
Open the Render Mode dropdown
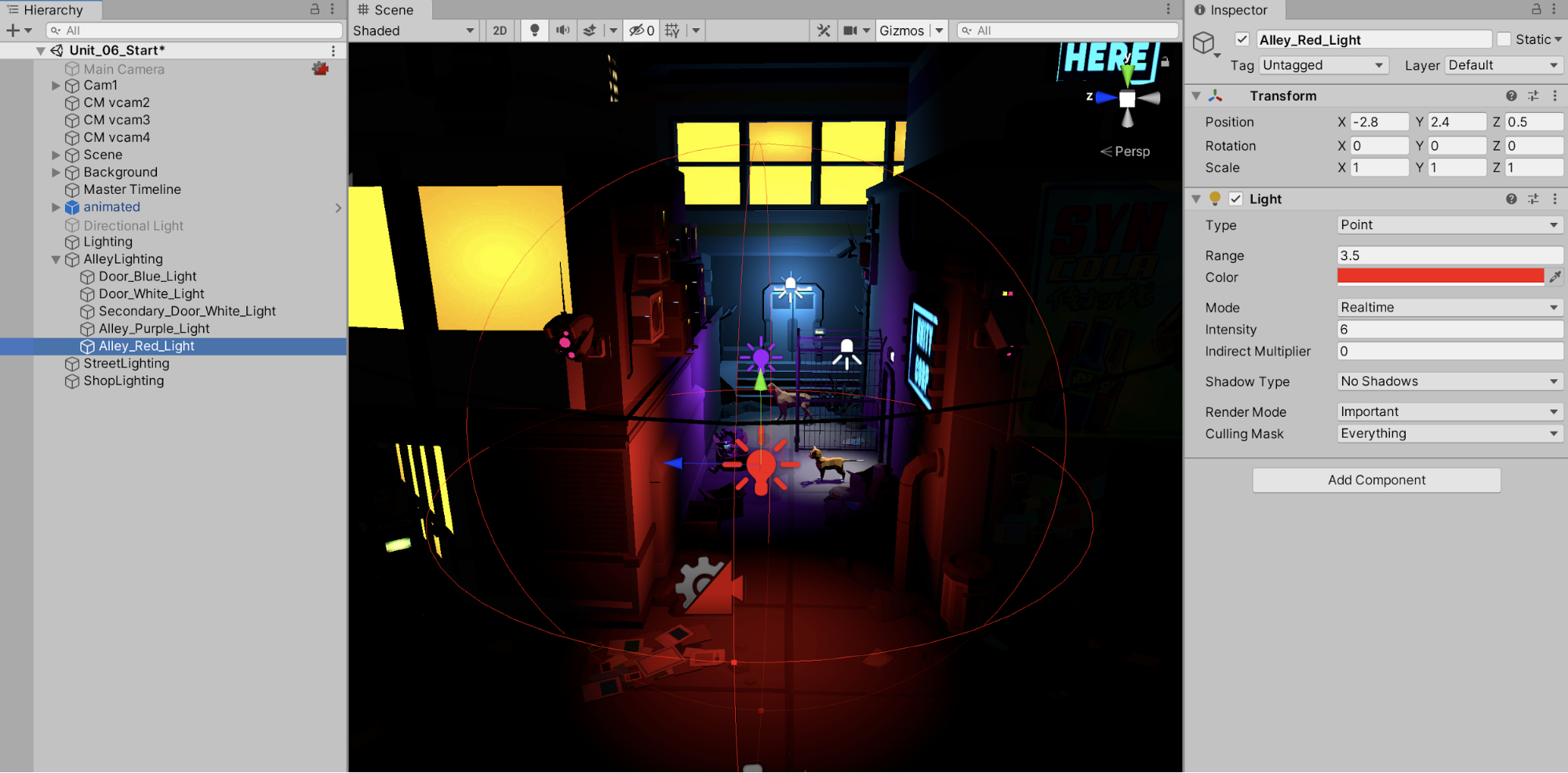click(x=1449, y=412)
